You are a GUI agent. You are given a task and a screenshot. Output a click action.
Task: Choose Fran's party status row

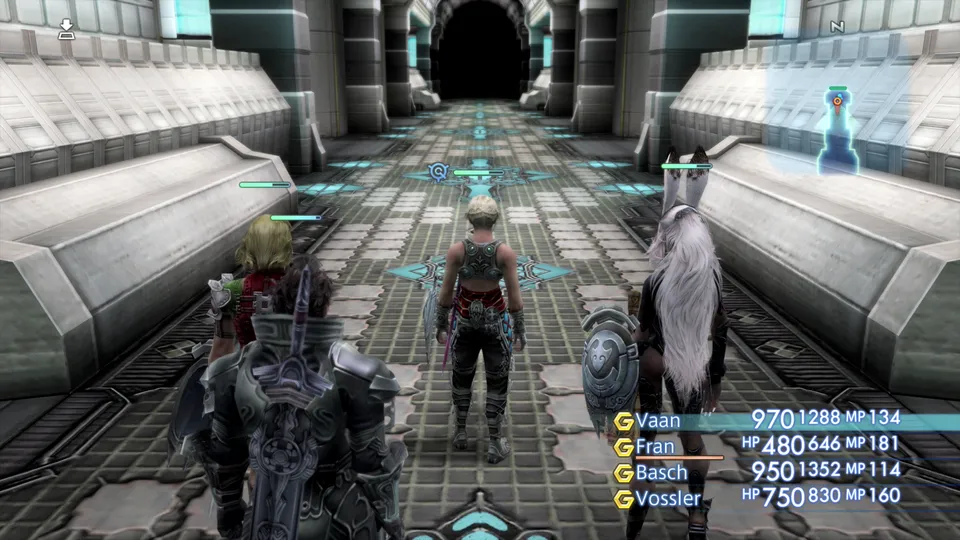tap(656, 446)
